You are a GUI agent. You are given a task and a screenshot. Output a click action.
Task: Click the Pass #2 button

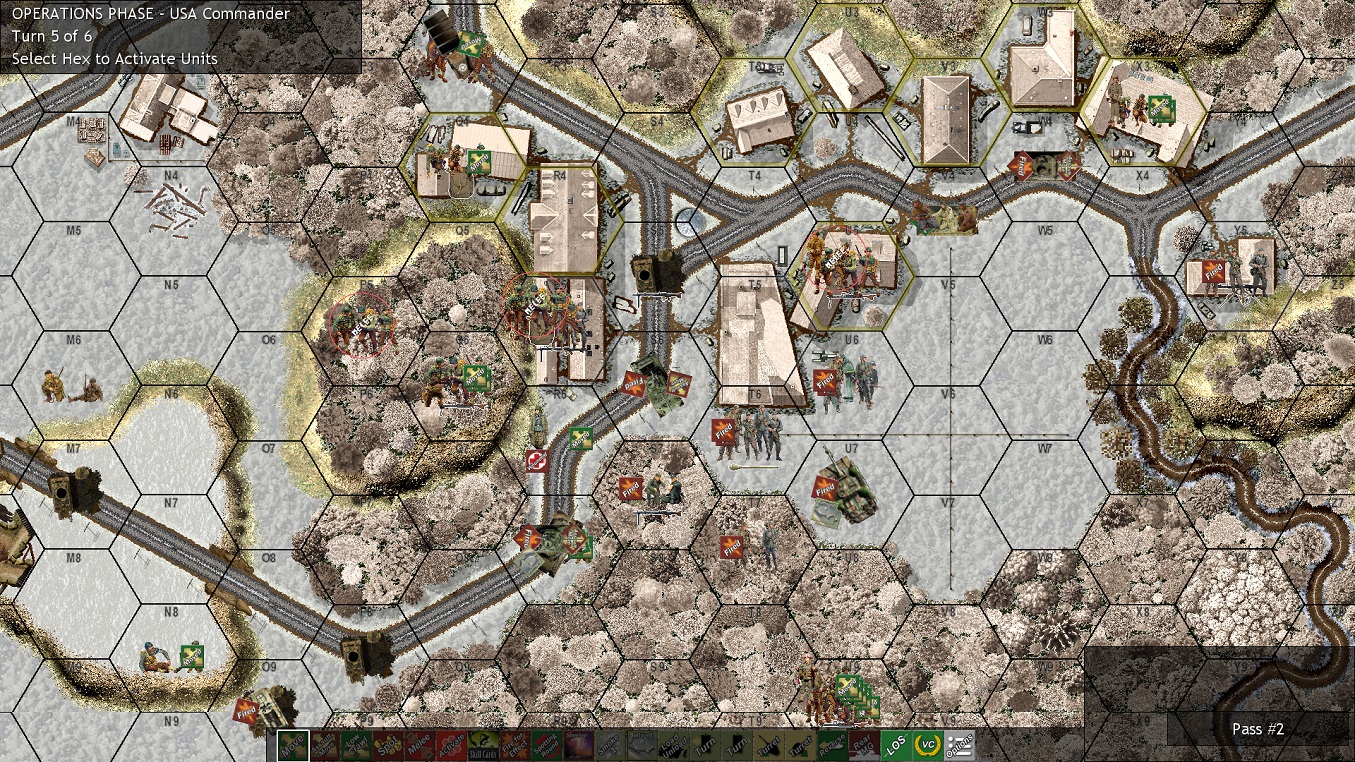coord(1258,729)
